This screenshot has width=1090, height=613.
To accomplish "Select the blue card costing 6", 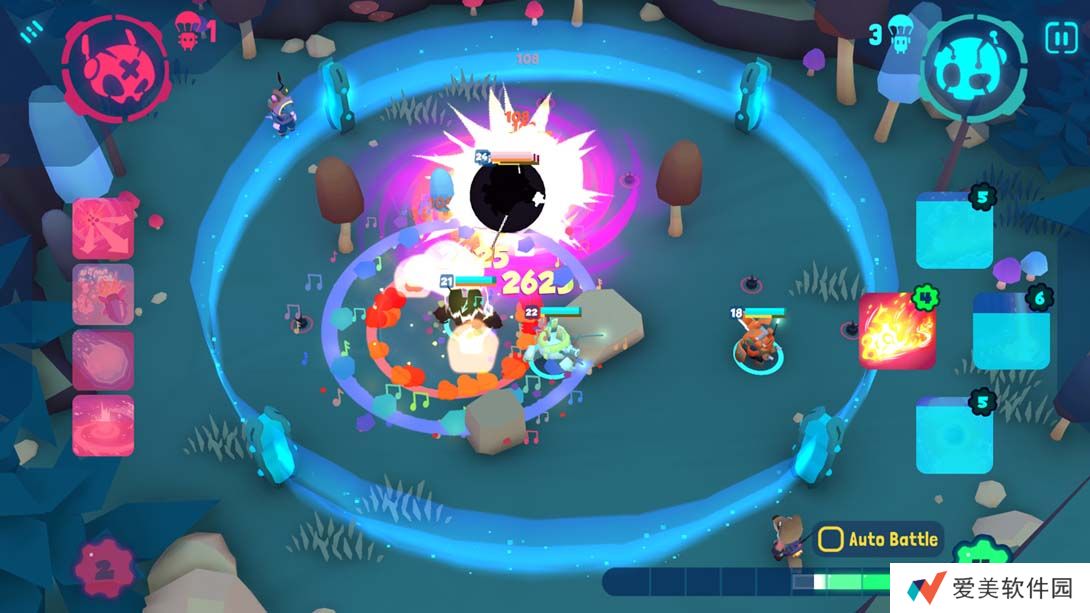I will (x=1010, y=331).
